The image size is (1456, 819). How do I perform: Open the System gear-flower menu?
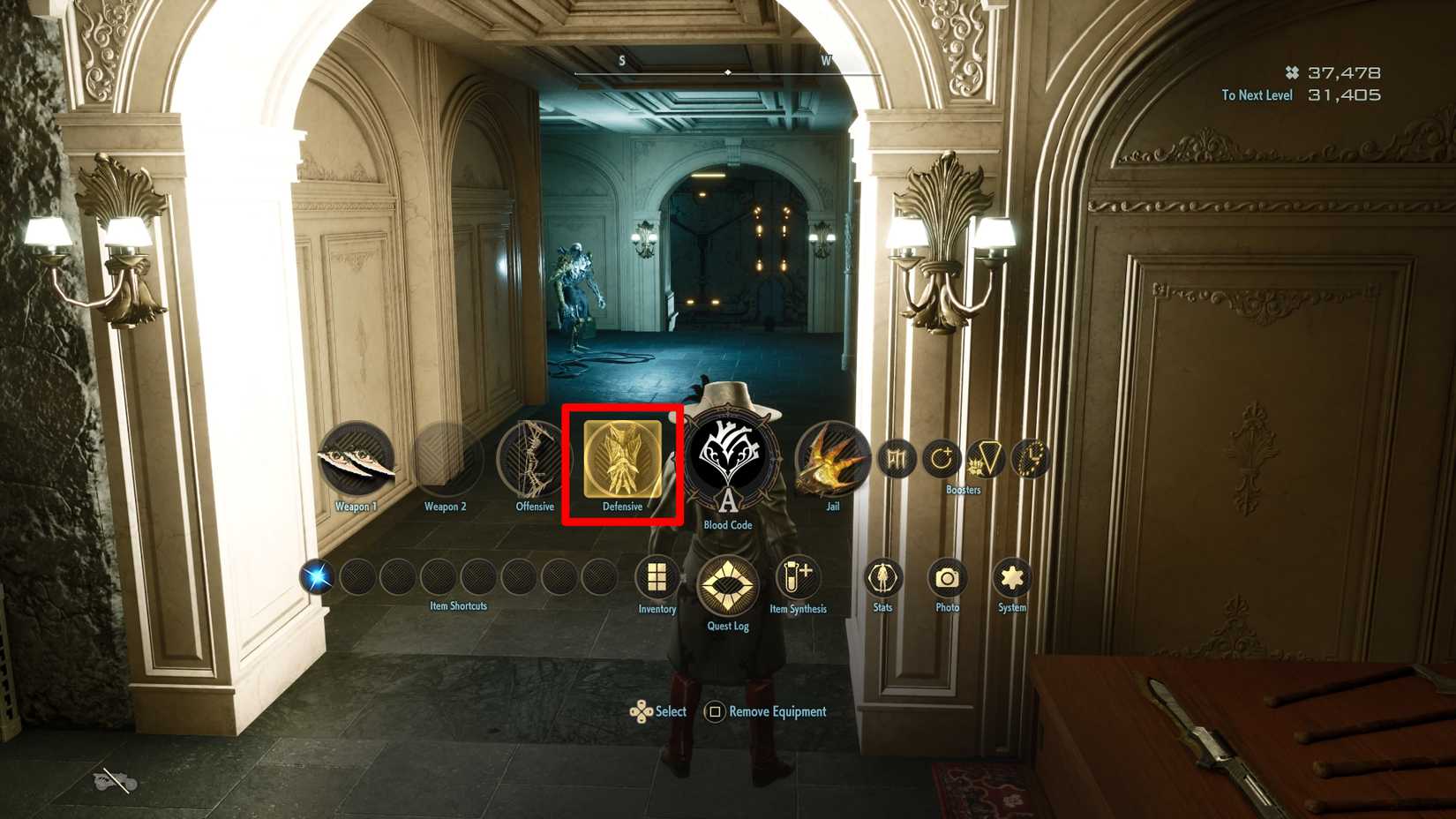(x=1011, y=578)
